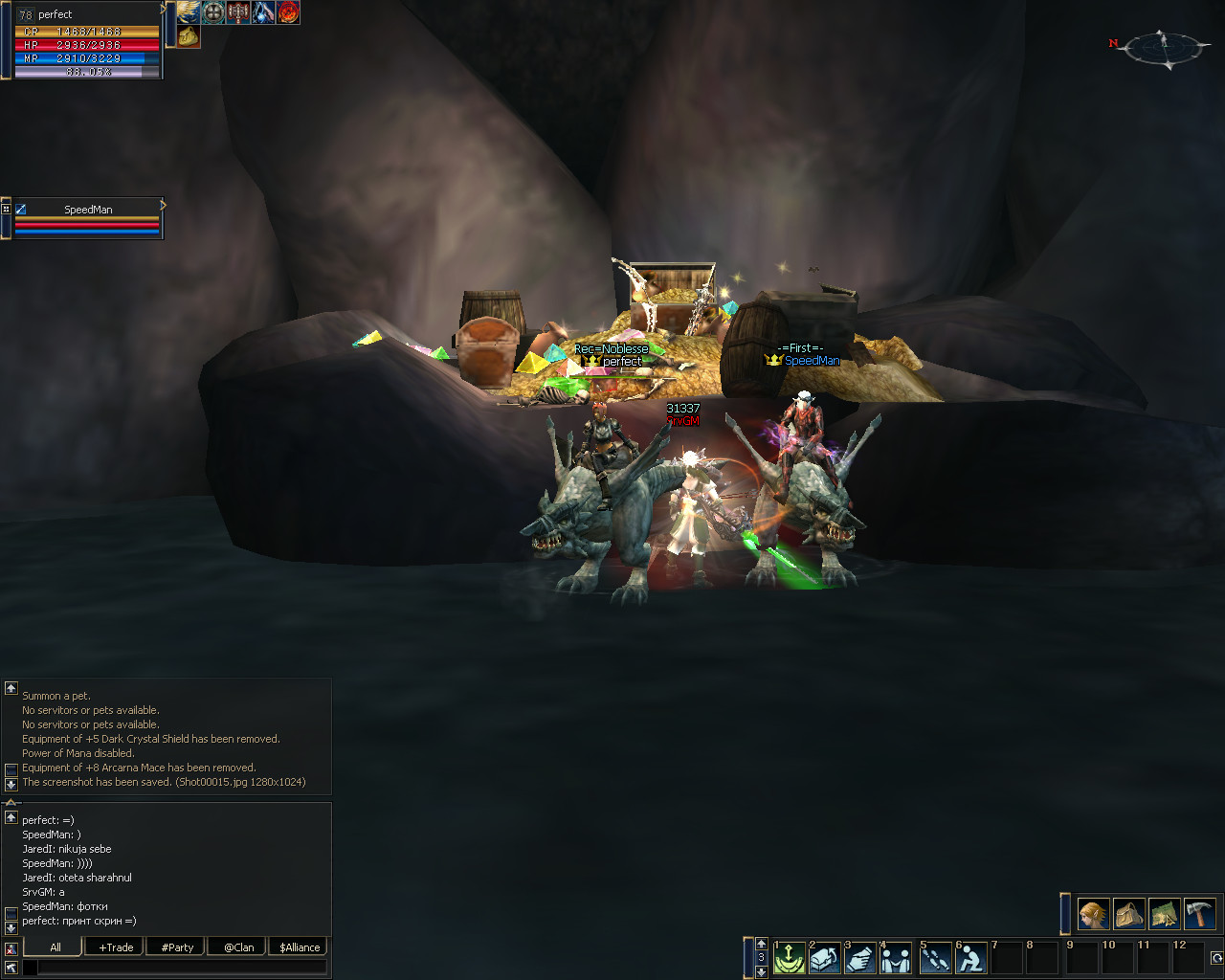Open the inventory bag icon
Screen dimensions: 1225x980
point(1129,914)
